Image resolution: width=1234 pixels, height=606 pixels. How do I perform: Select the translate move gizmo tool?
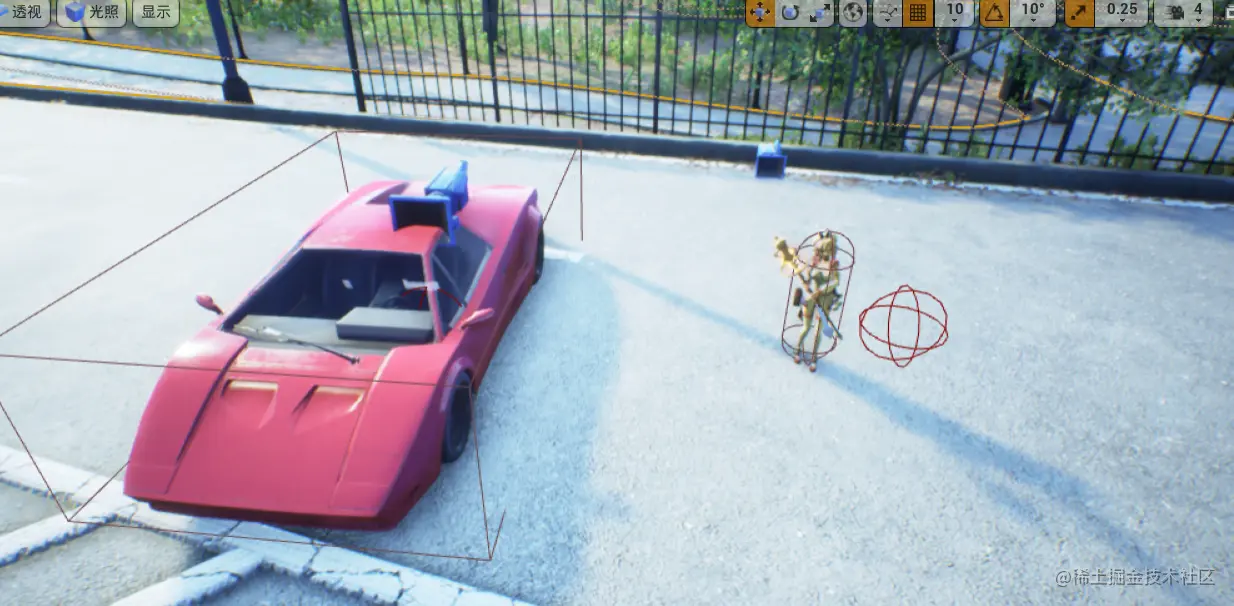click(x=760, y=12)
